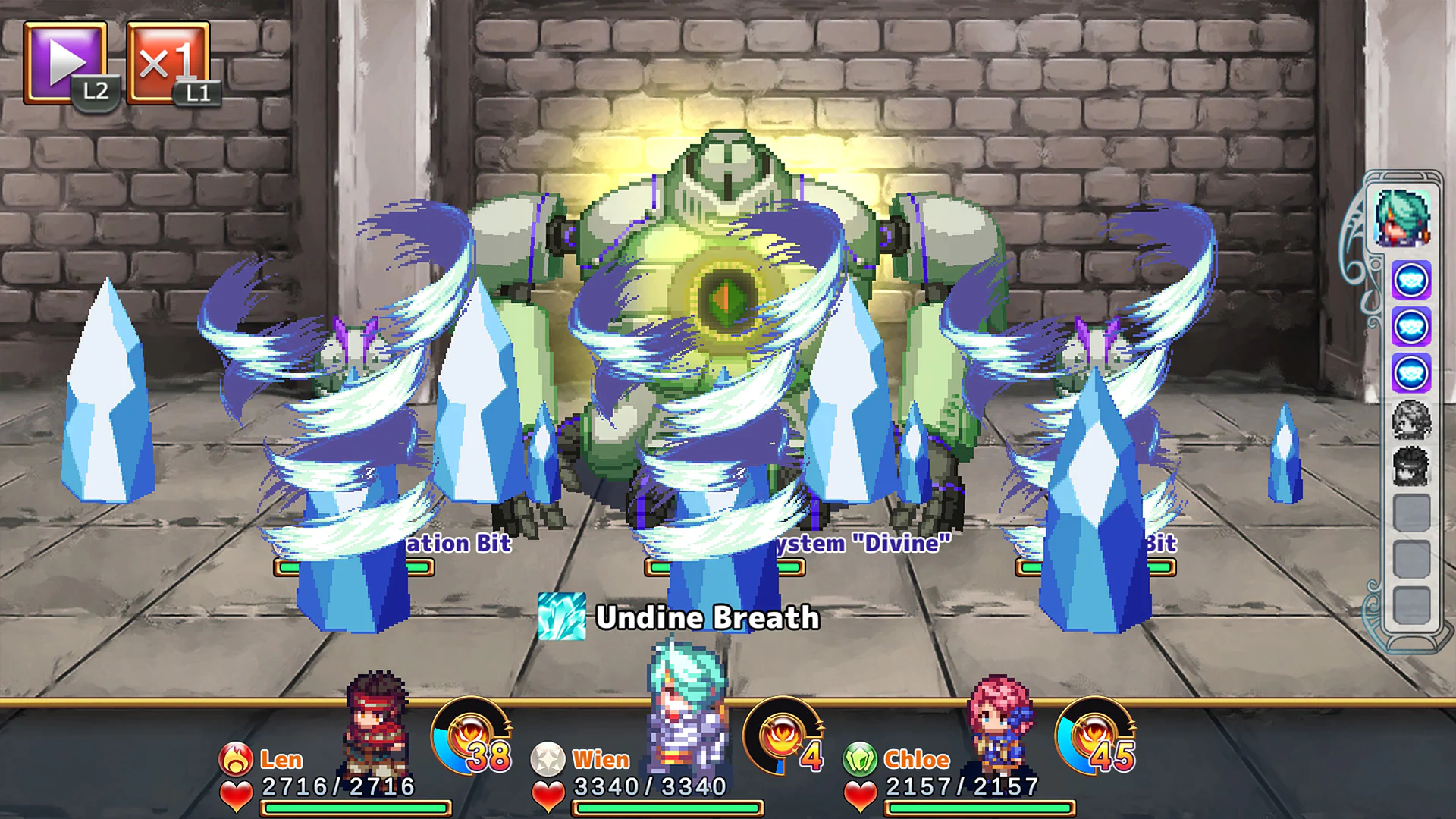Click Chloe's green element emblem
Viewport: 1456px width, 819px height.
(862, 758)
